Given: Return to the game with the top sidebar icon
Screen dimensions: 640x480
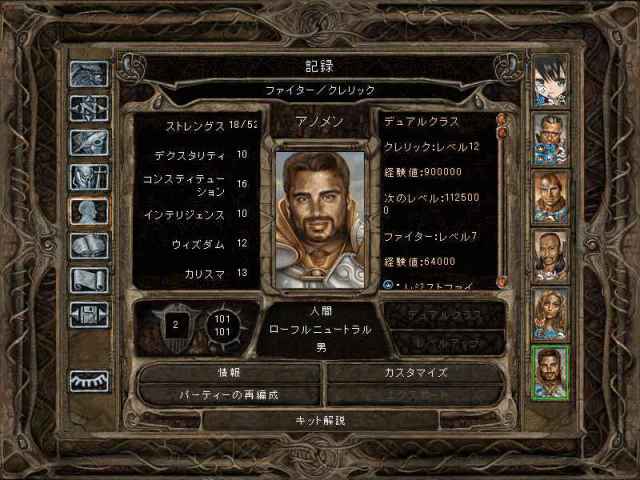Looking at the screenshot, I should tap(88, 74).
